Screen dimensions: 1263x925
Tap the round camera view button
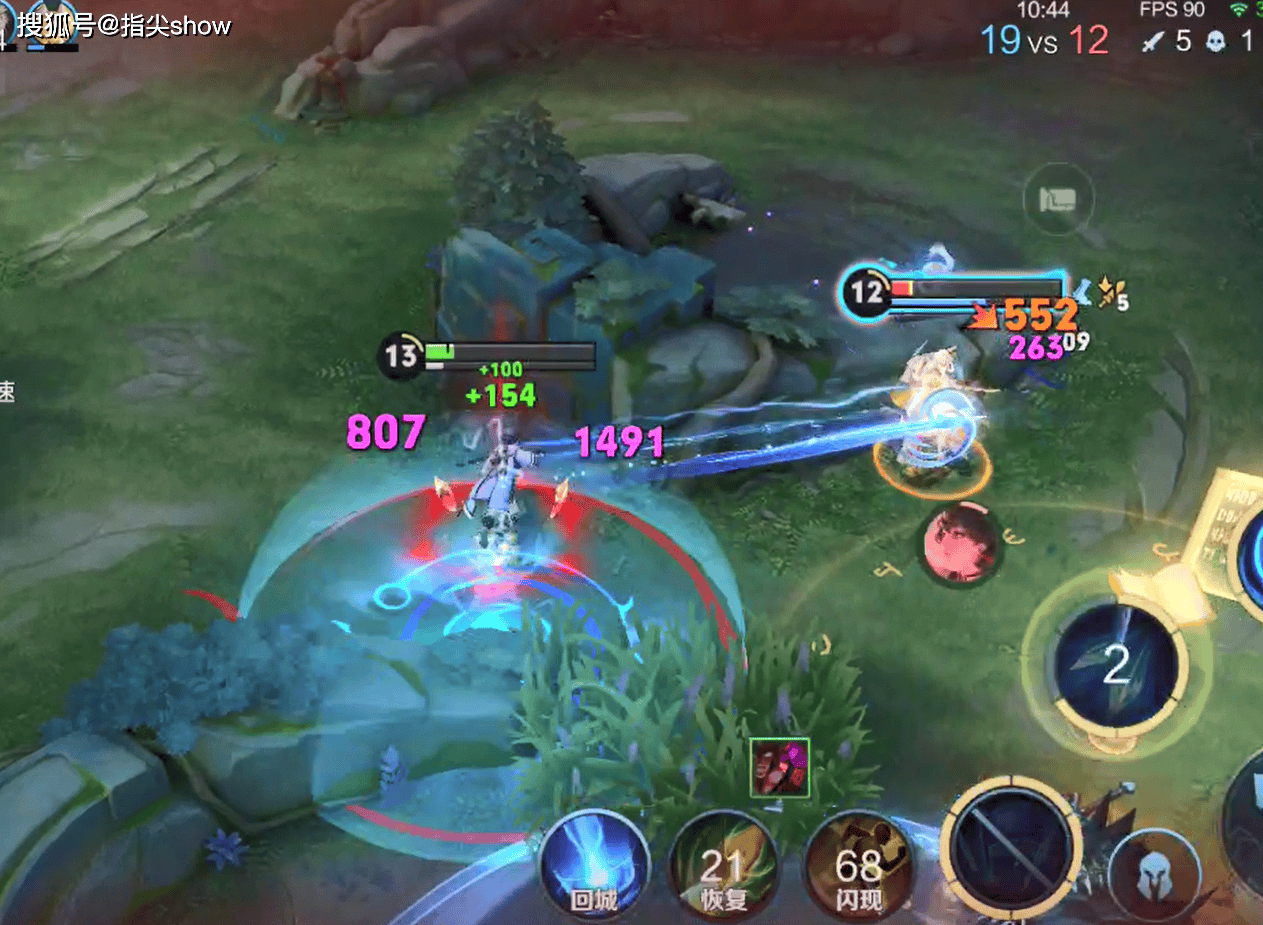click(1058, 200)
